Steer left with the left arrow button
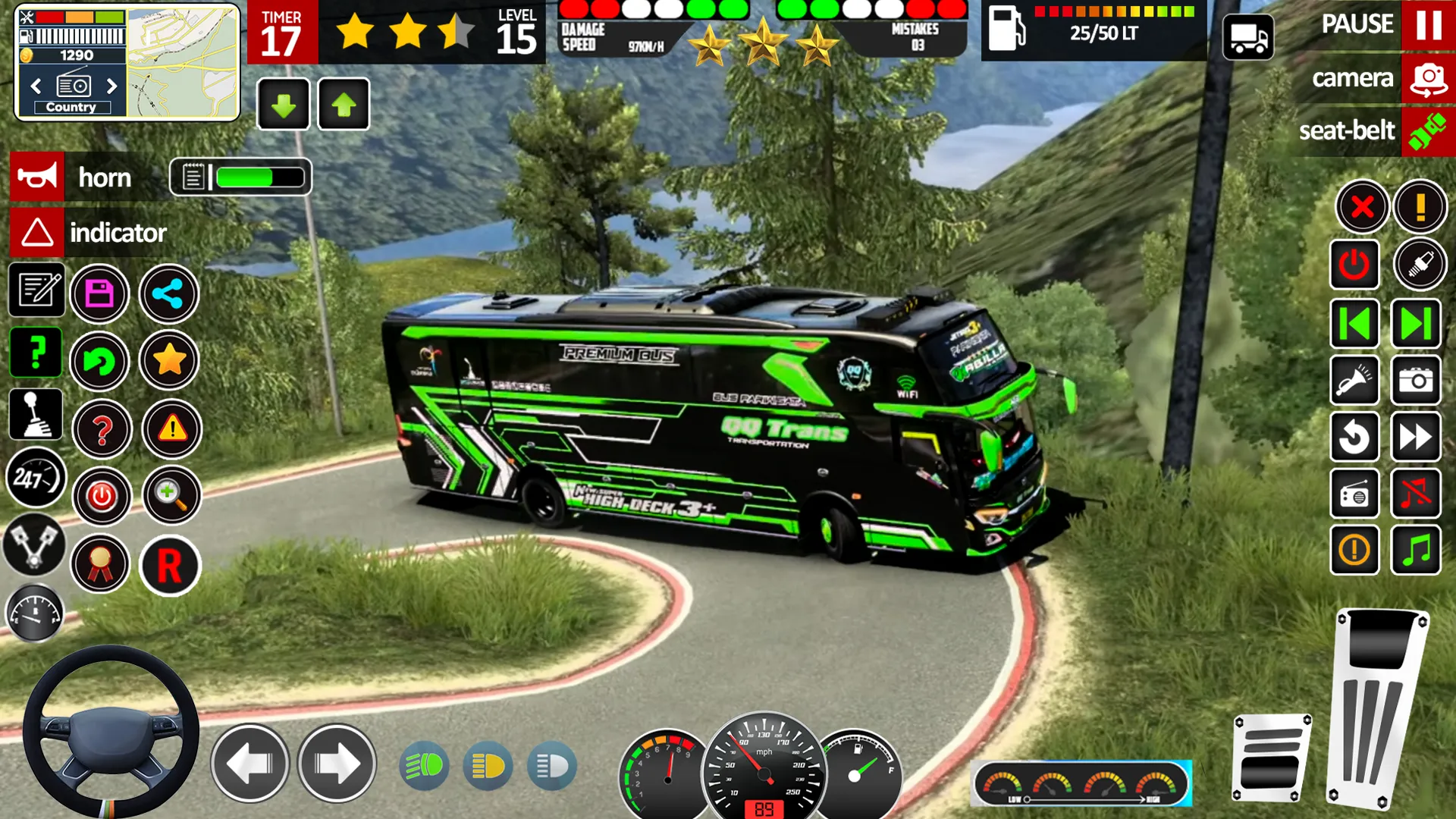 tap(249, 763)
